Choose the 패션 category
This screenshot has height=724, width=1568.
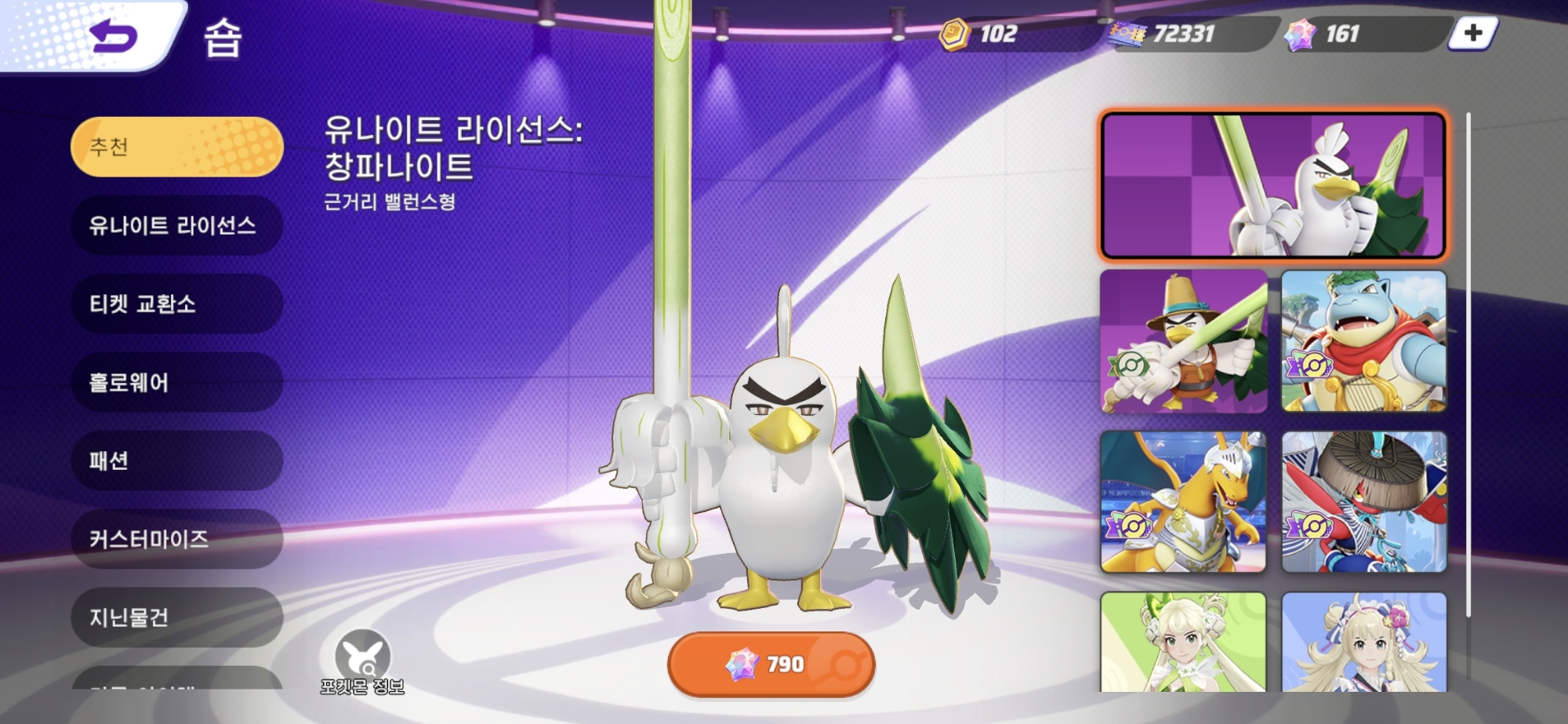pos(177,461)
